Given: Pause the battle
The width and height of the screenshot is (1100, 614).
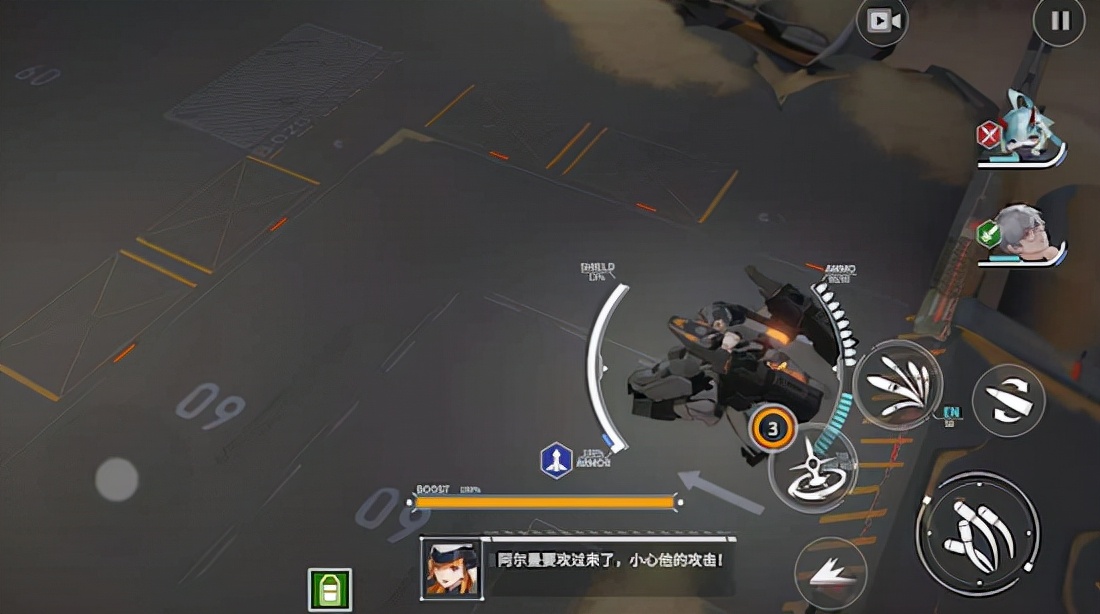Looking at the screenshot, I should pyautogui.click(x=1059, y=21).
